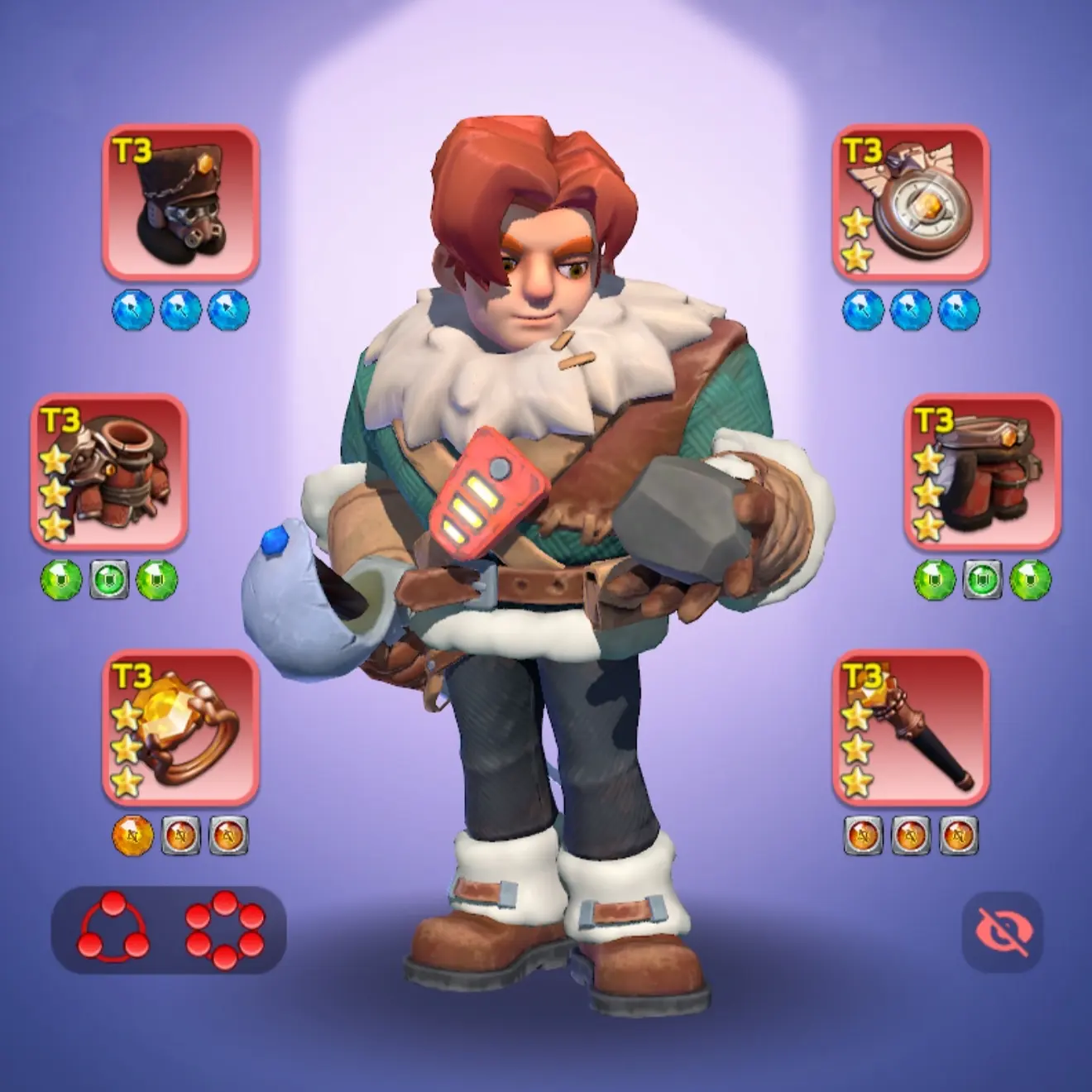Select the T3 gas mask hat slot
The height and width of the screenshot is (1092, 1092).
(180, 202)
